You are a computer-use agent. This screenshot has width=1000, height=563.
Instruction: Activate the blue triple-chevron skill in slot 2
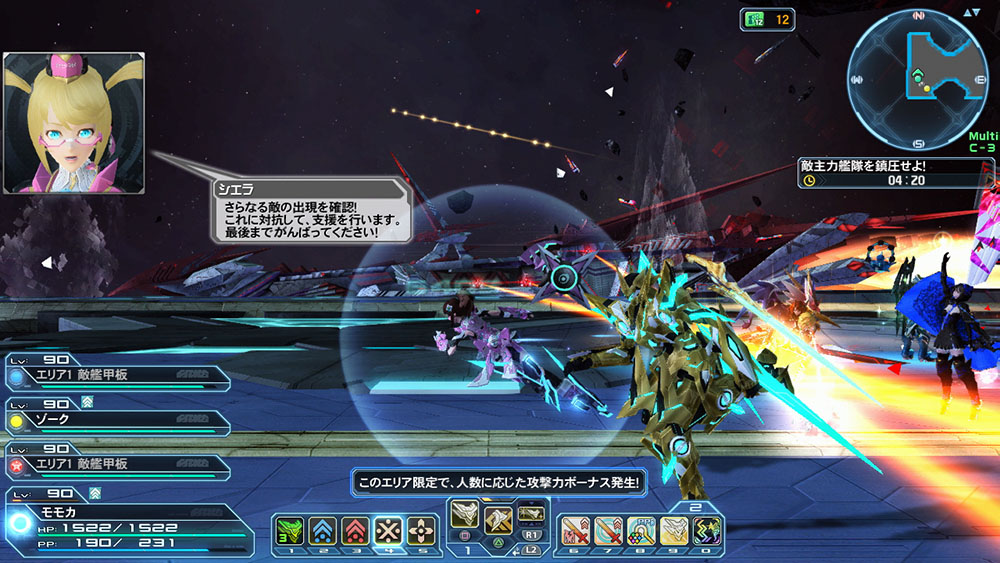(x=322, y=531)
